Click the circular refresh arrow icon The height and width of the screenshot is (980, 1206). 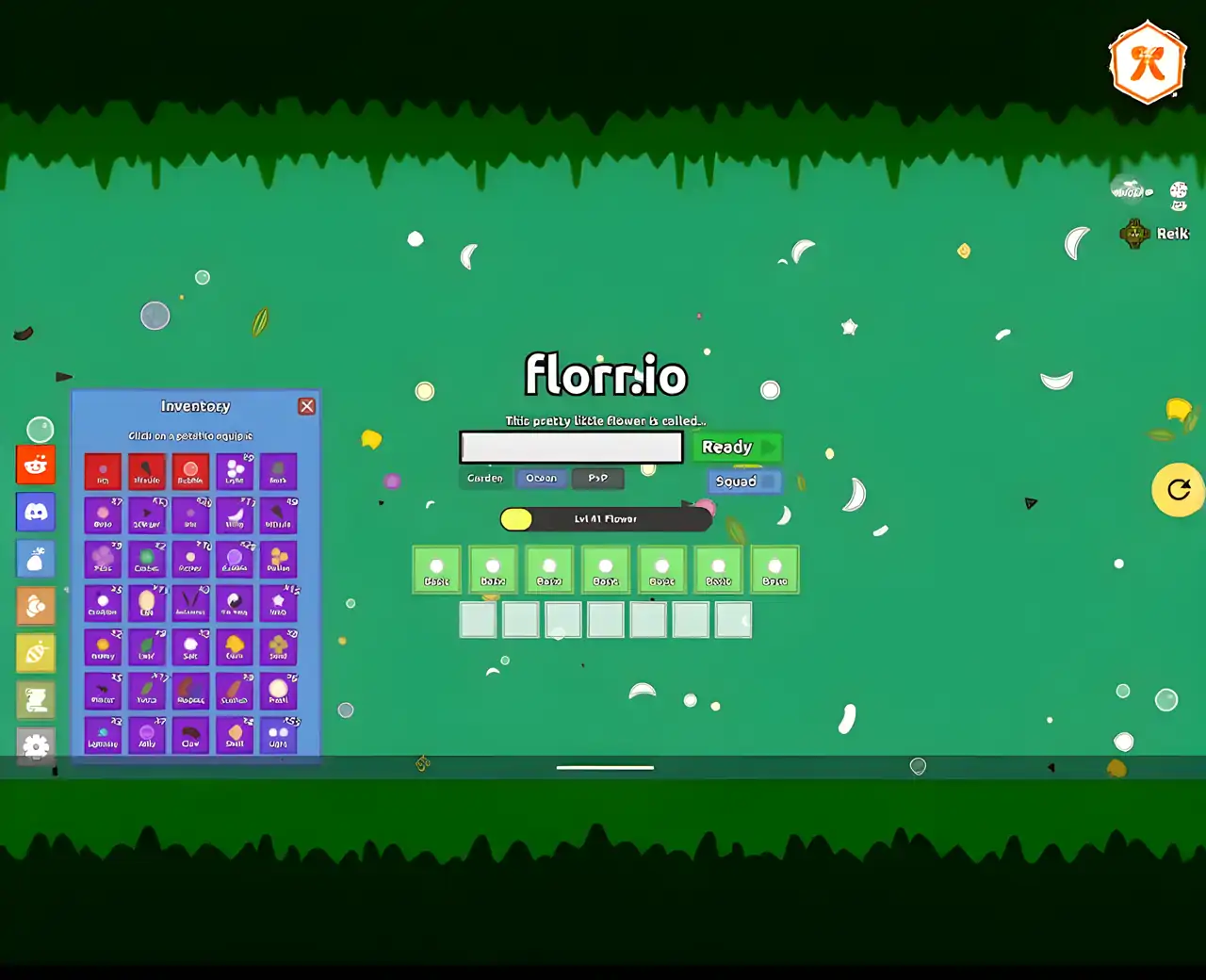(1178, 490)
